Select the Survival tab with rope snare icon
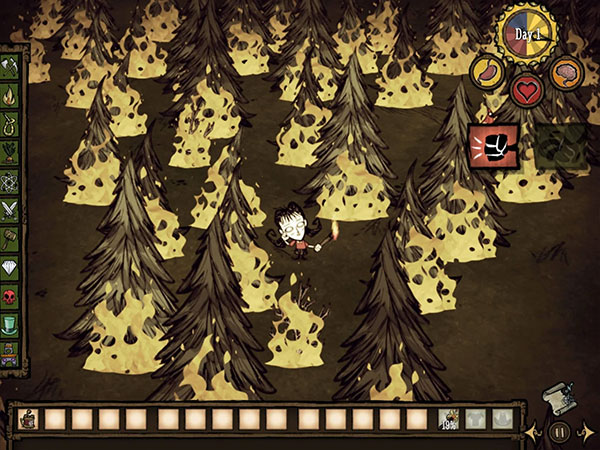Image resolution: width=600 pixels, height=450 pixels. point(10,126)
